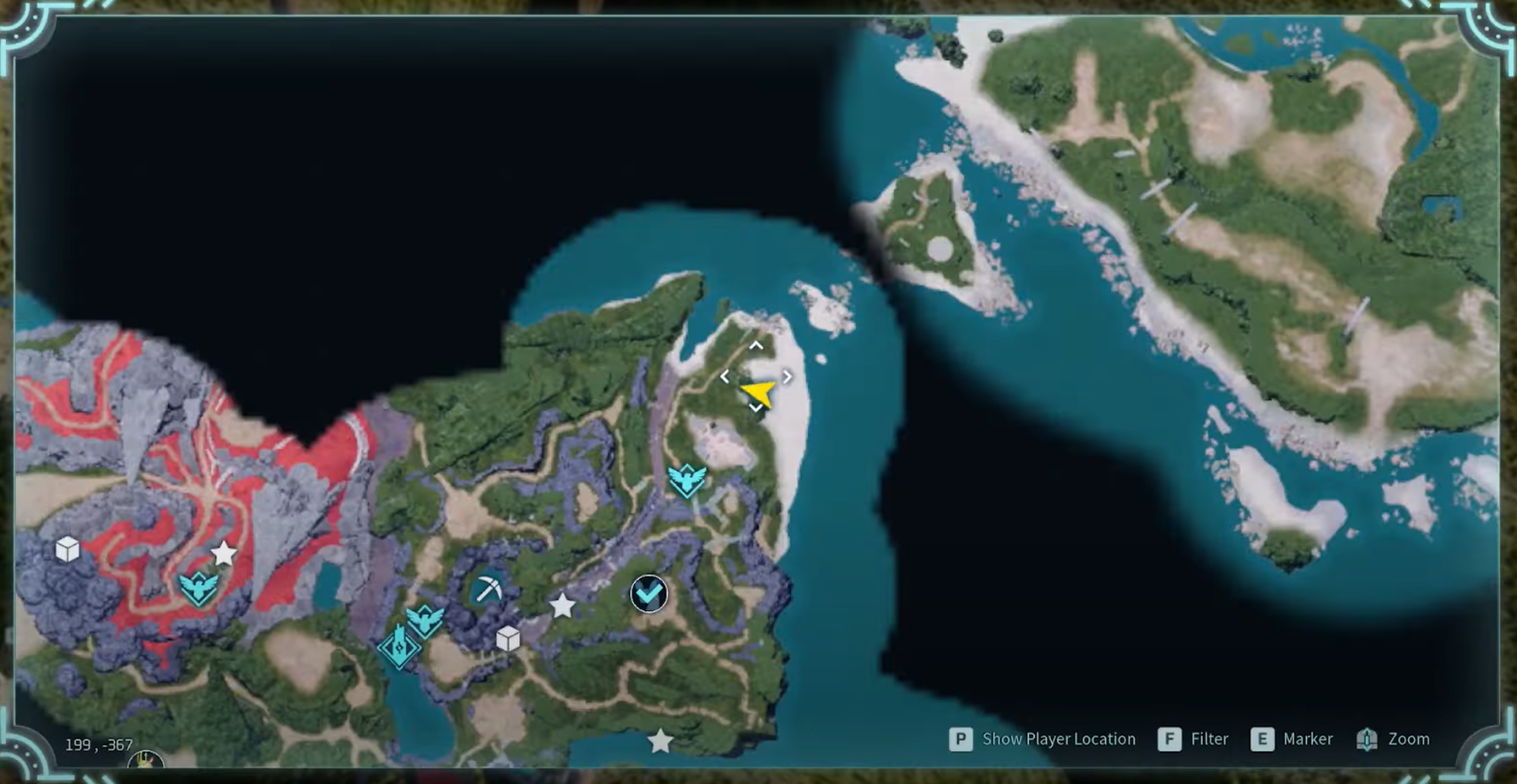1517x784 pixels.
Task: Click the down chevron below the player marker
Action: (x=756, y=408)
